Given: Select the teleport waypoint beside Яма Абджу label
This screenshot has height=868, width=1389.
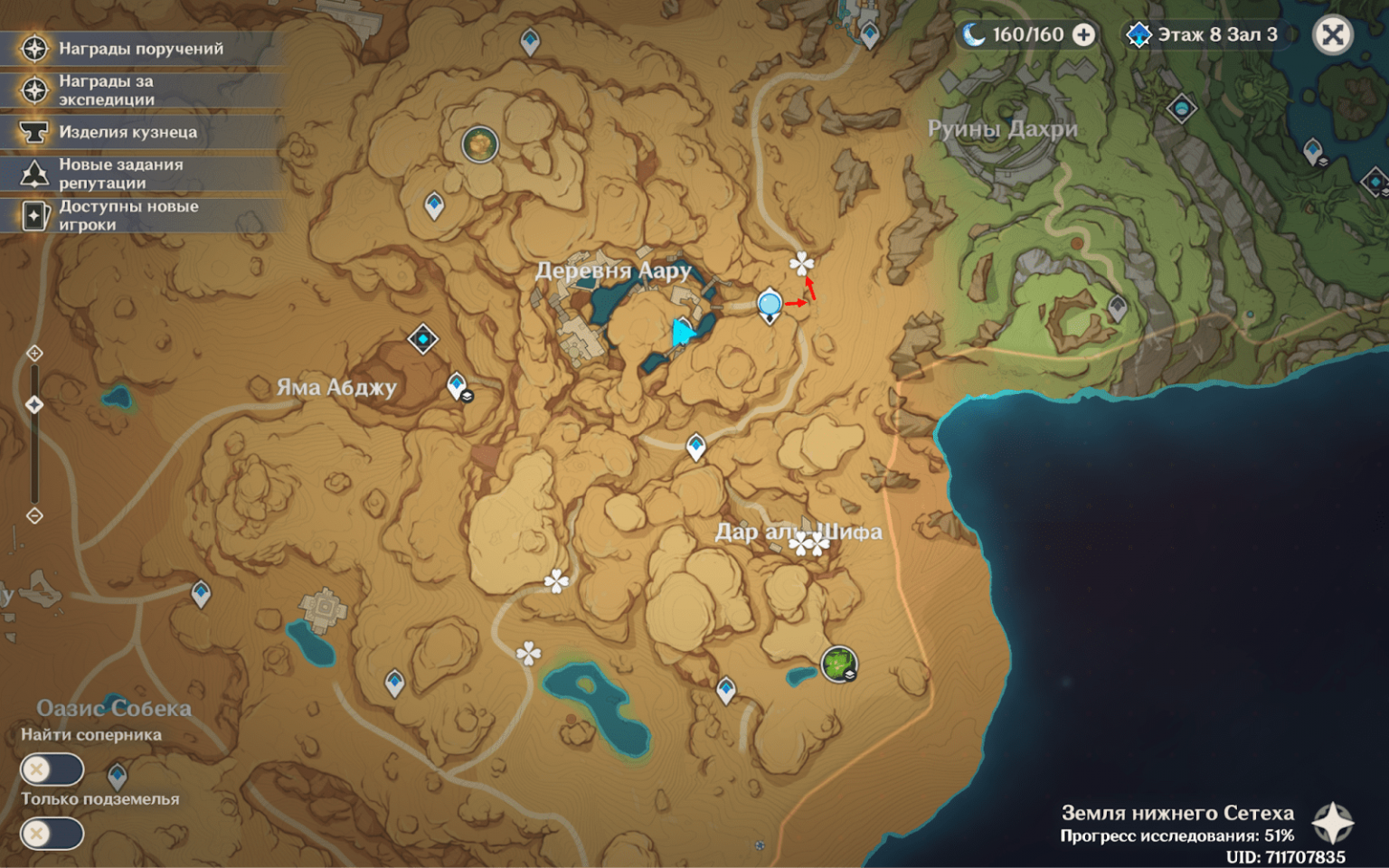Looking at the screenshot, I should pos(457,385).
